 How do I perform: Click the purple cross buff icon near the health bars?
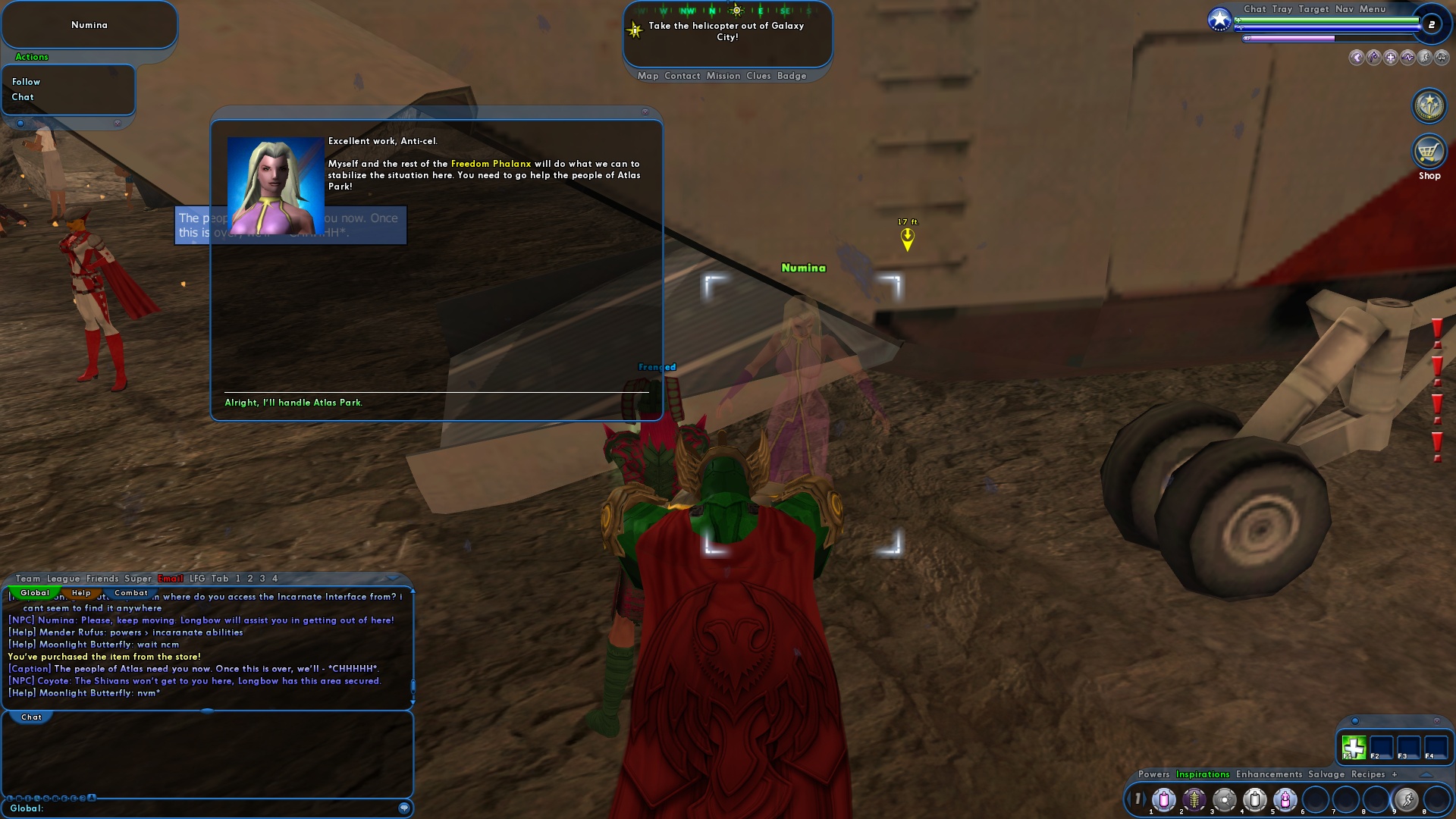[x=1390, y=57]
